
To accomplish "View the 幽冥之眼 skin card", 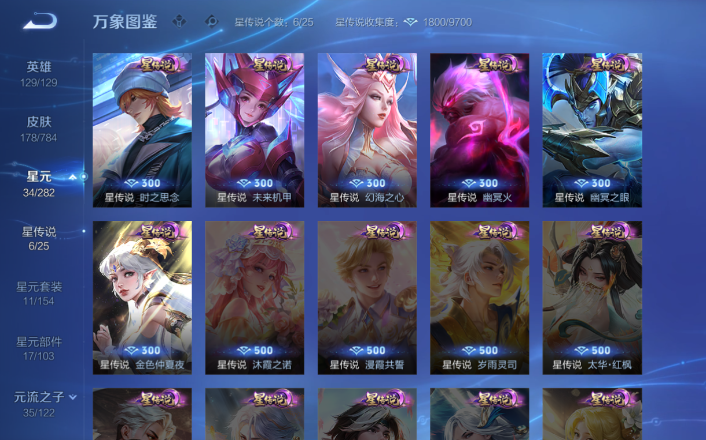I will point(592,128).
